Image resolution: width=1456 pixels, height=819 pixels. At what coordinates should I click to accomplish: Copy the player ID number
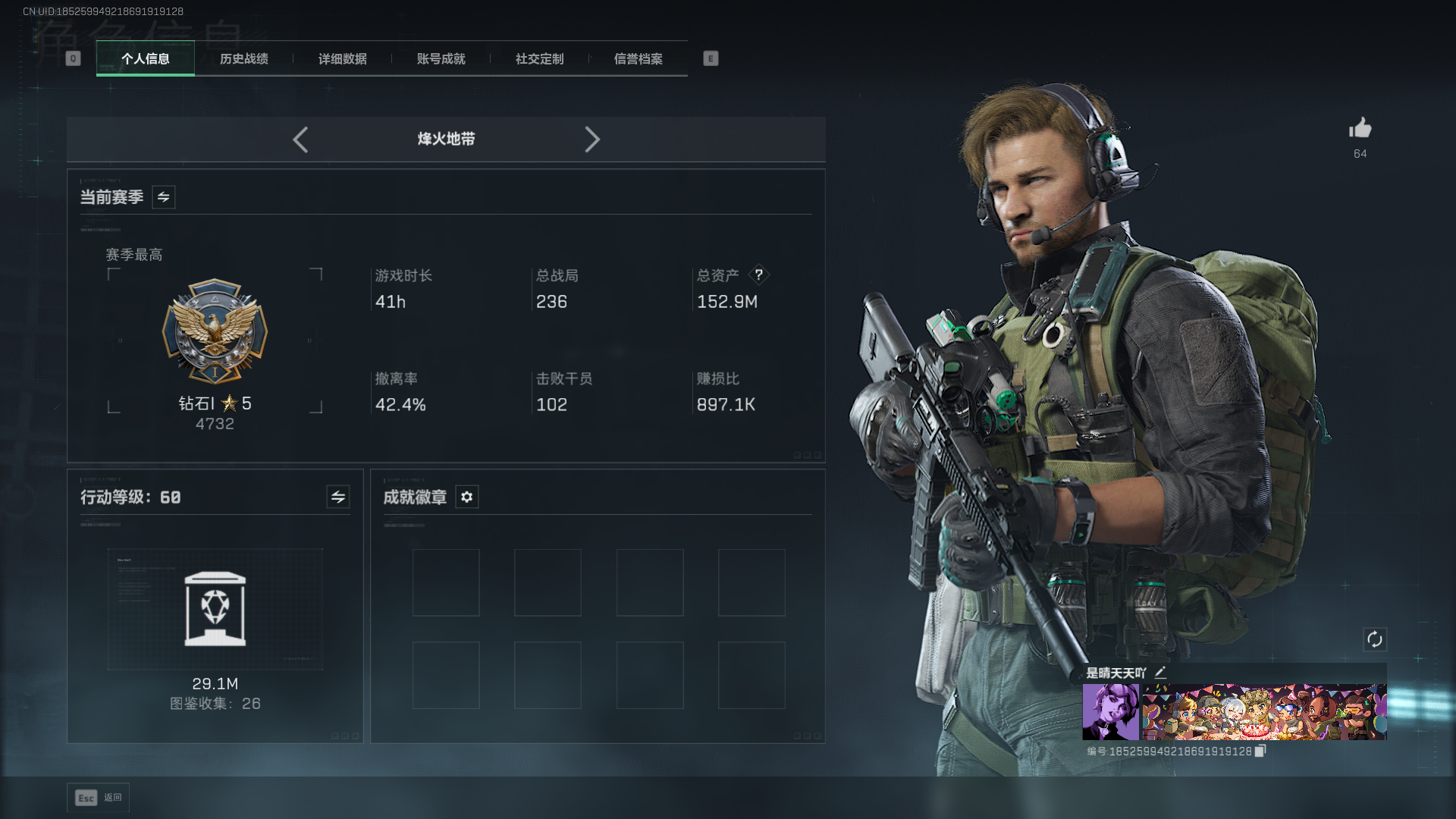click(1260, 751)
